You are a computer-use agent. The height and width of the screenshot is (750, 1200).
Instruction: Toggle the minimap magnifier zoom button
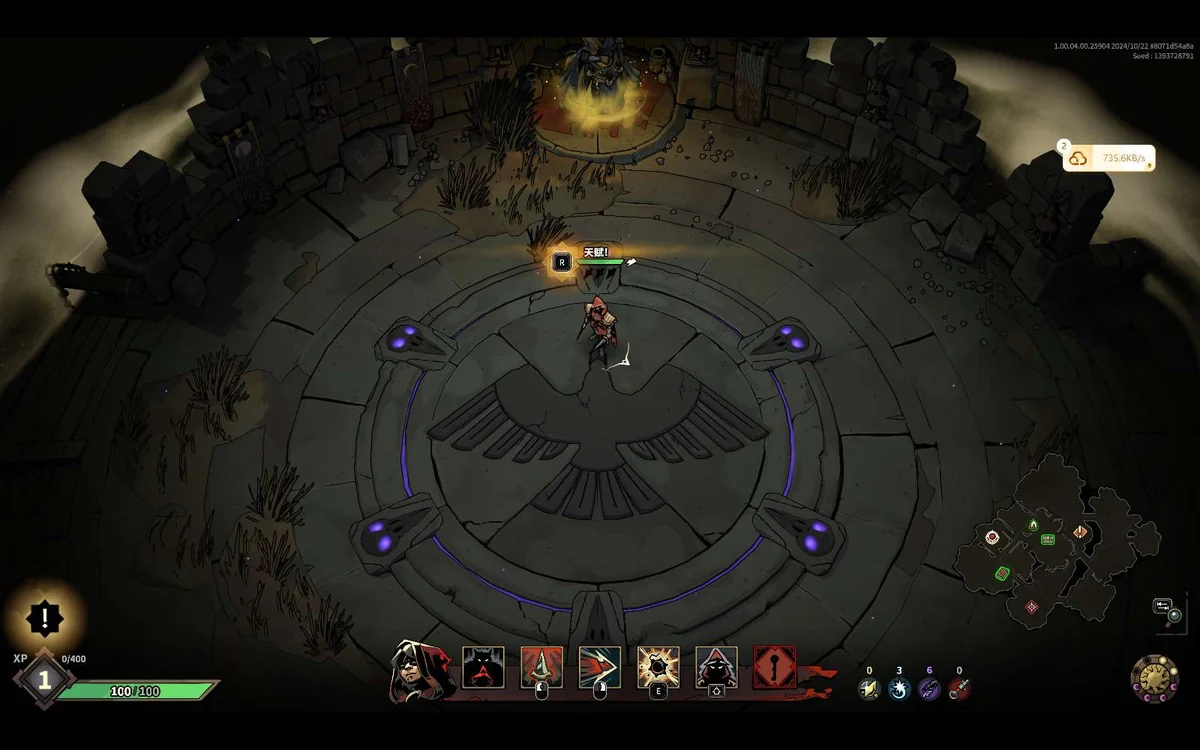(x=1175, y=616)
